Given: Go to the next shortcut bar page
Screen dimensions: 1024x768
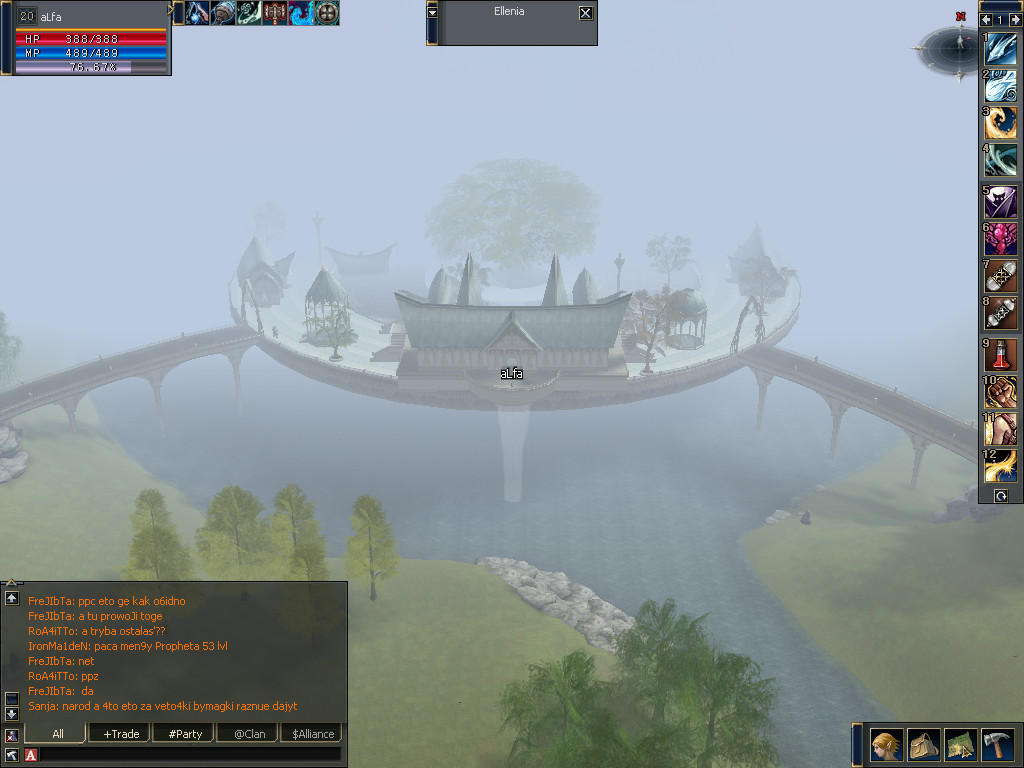Looking at the screenshot, I should [1014, 20].
